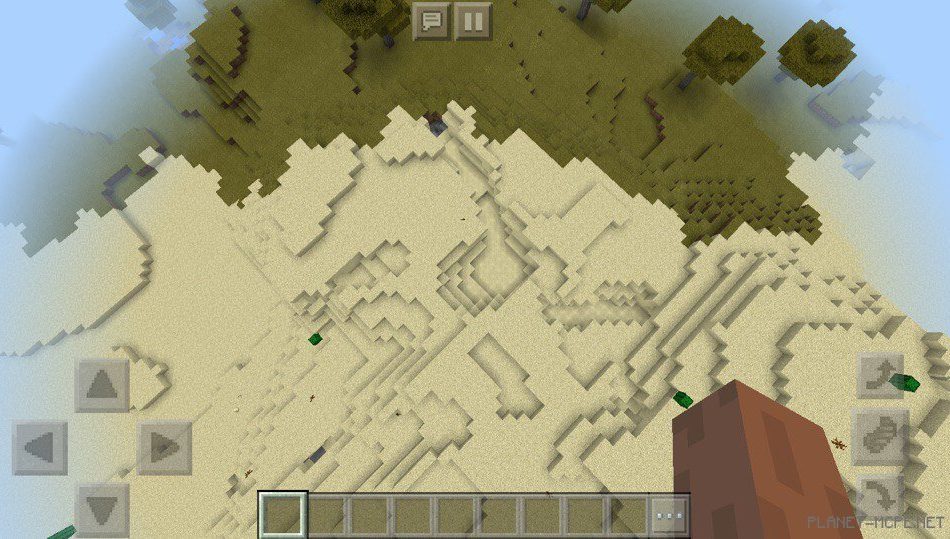This screenshot has width=950, height=539.
Task: Tap the move left arrow
Action: [40, 447]
